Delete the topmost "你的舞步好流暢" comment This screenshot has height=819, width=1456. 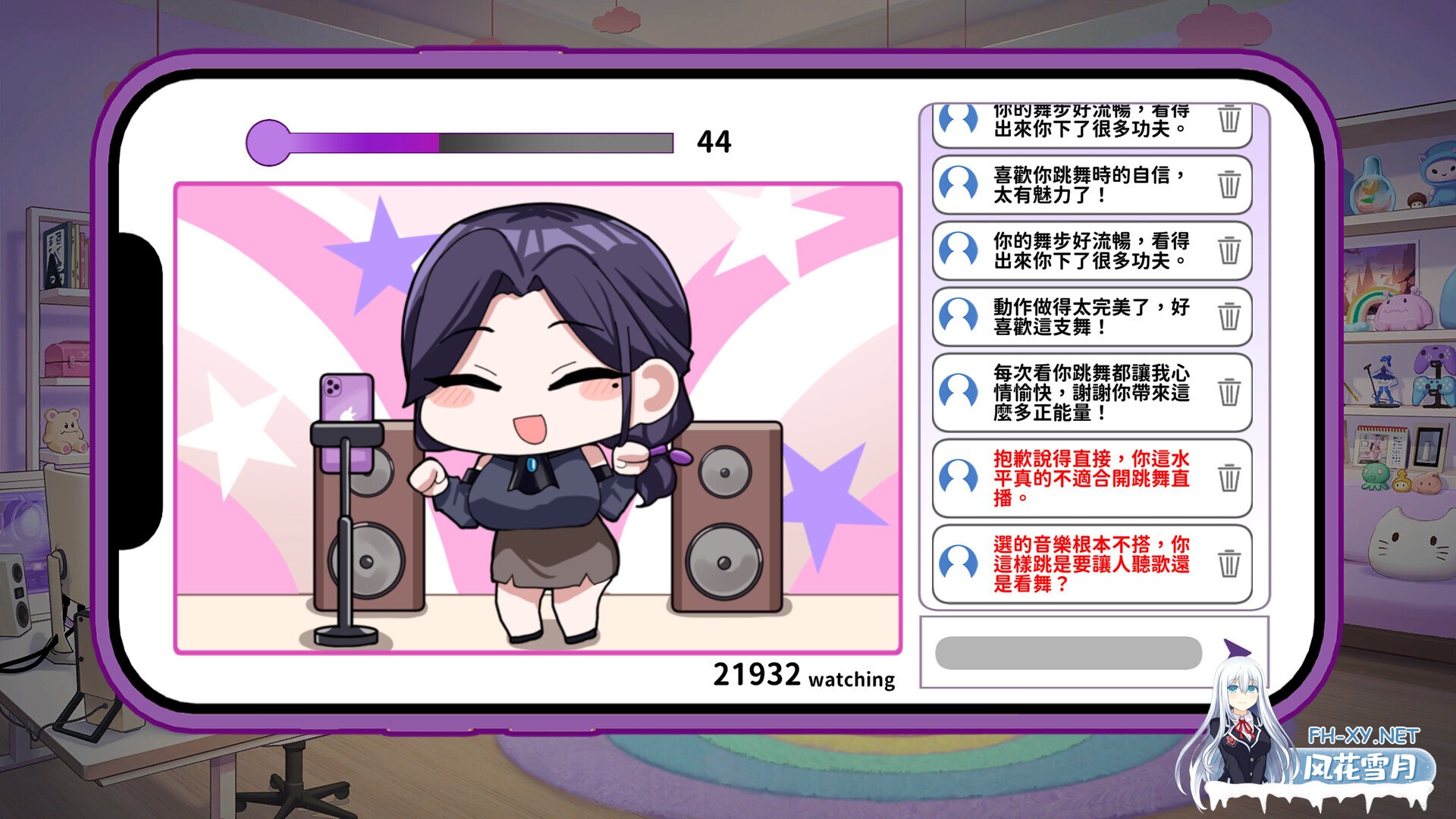pyautogui.click(x=1232, y=119)
